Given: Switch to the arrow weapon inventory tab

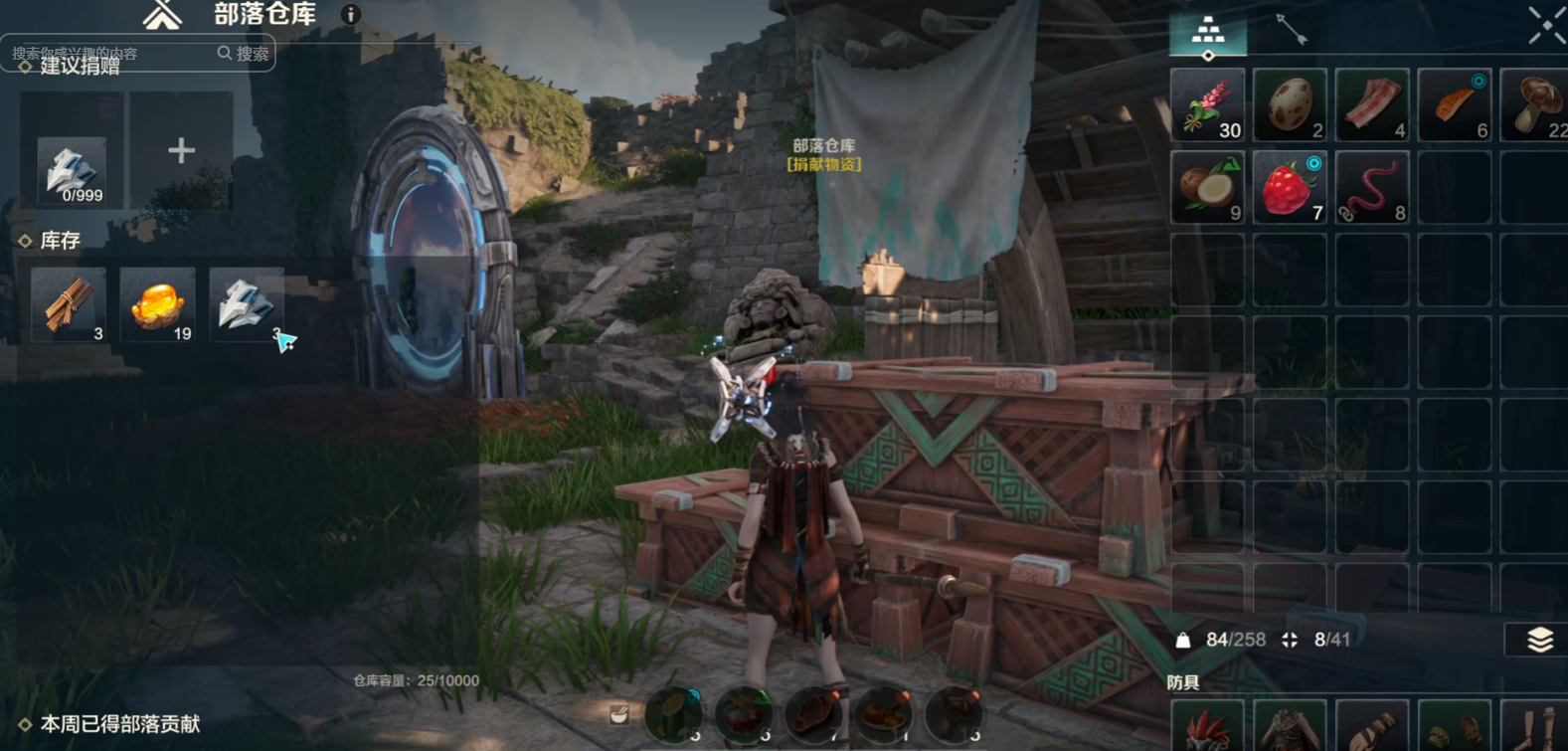Looking at the screenshot, I should tap(1292, 30).
